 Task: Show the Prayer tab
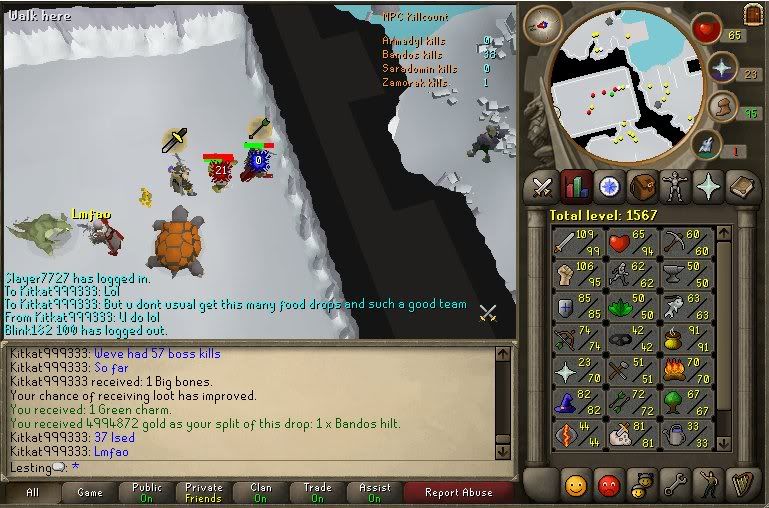[709, 187]
